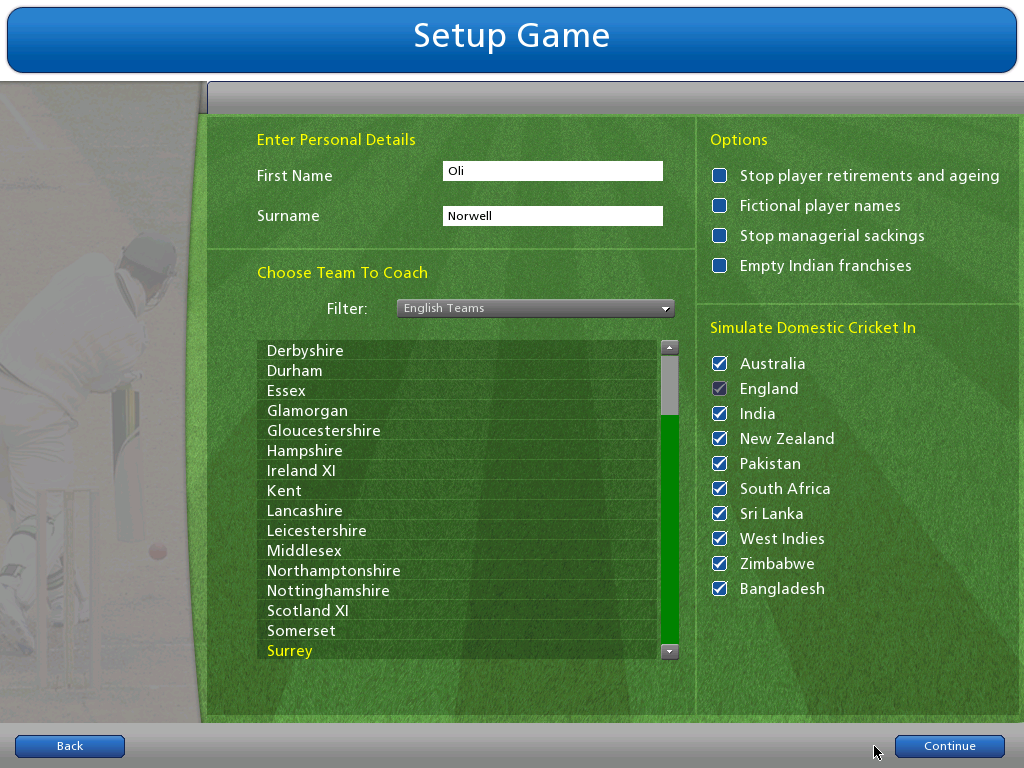This screenshot has width=1024, height=768.
Task: Toggle the West Indies simulation checkbox
Action: coord(719,539)
